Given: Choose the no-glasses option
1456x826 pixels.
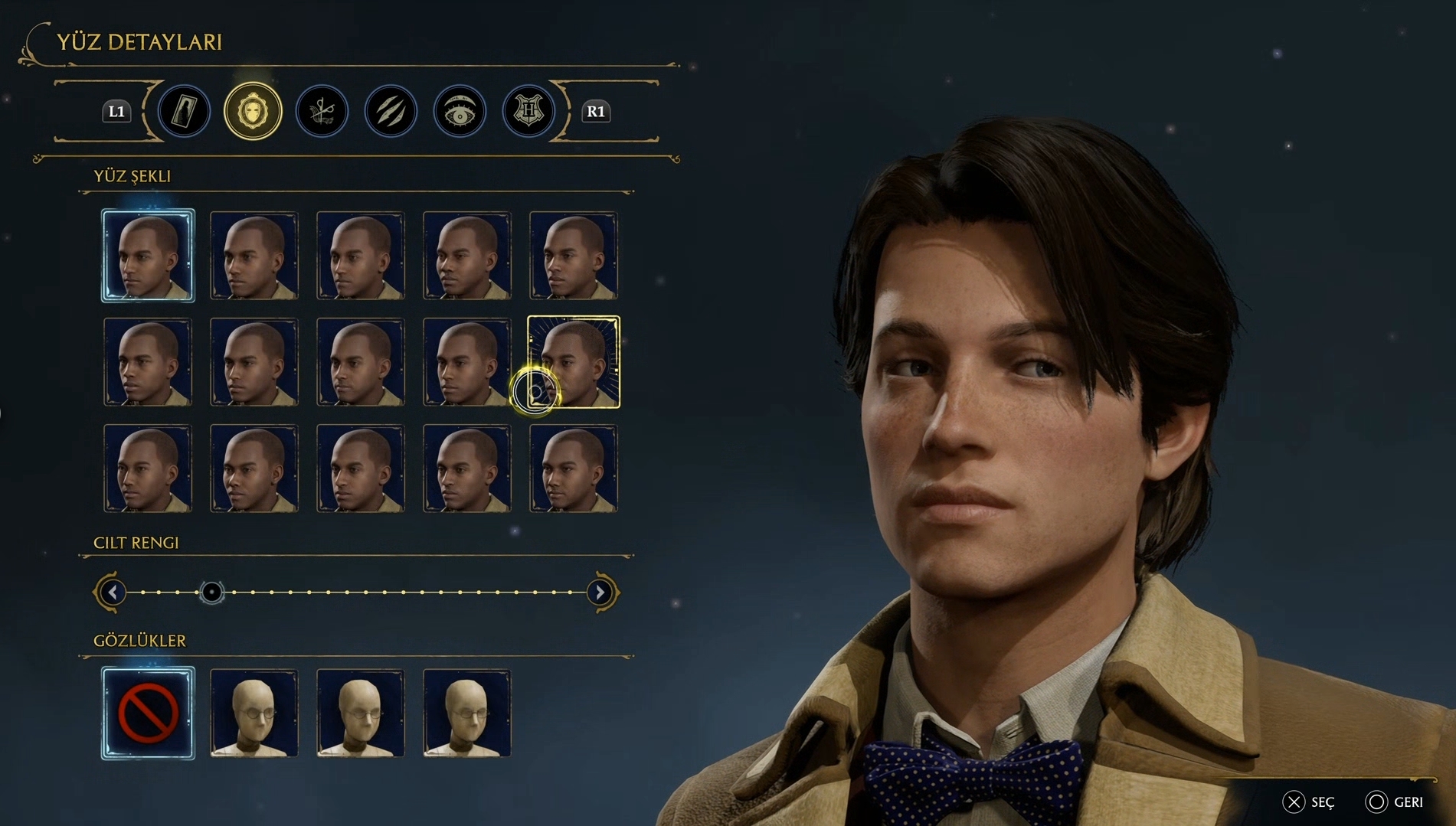Looking at the screenshot, I should (x=148, y=713).
